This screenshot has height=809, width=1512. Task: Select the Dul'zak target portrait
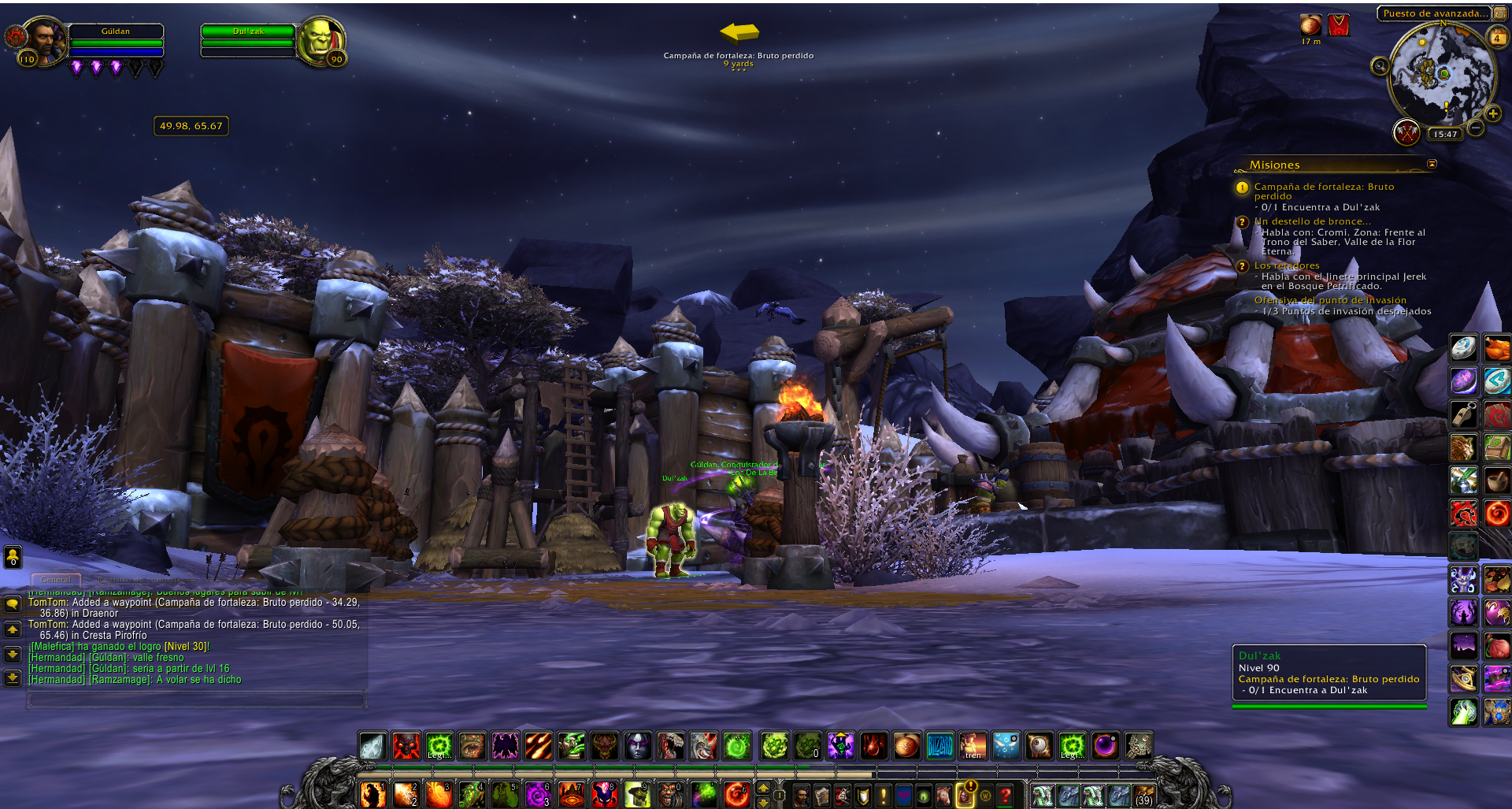[x=321, y=41]
